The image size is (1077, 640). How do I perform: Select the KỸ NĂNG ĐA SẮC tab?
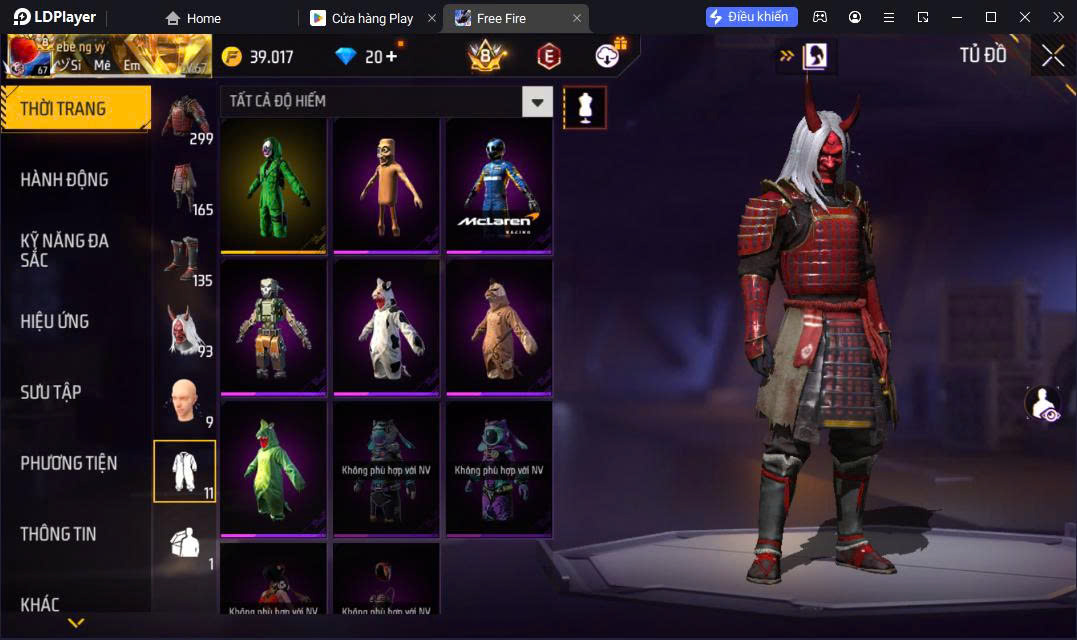65,250
